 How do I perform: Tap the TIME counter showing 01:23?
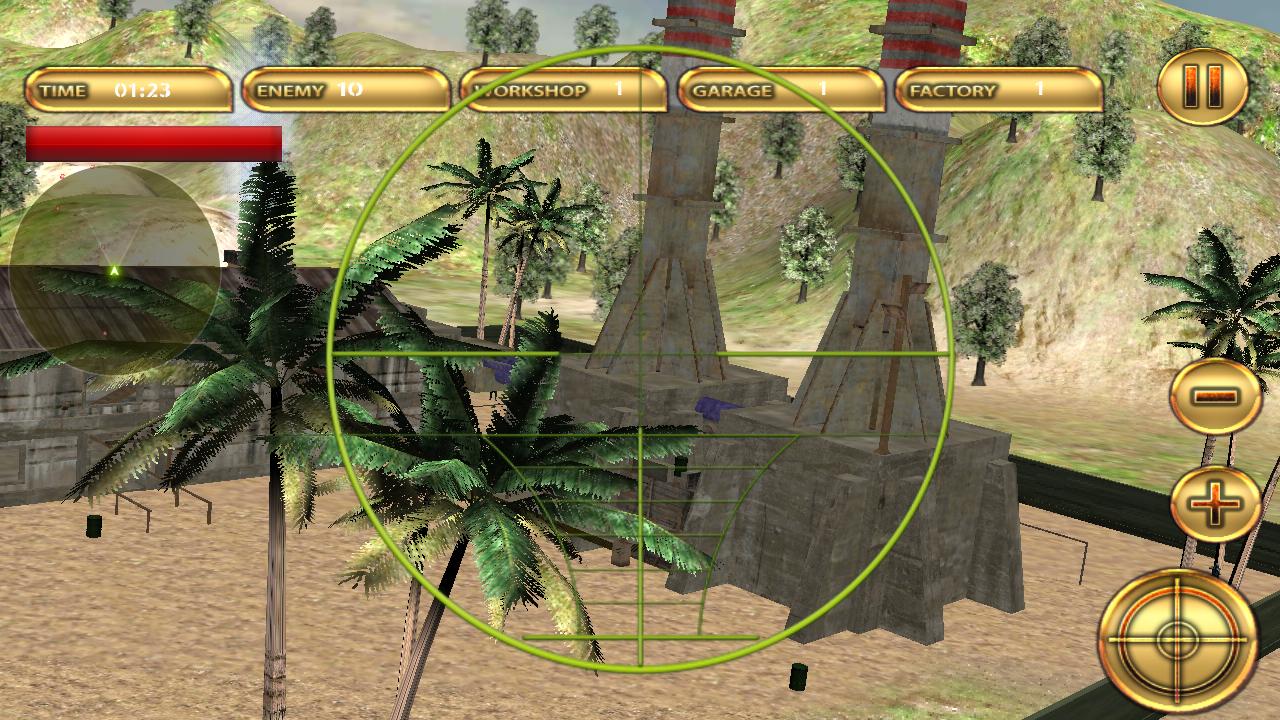[130, 90]
